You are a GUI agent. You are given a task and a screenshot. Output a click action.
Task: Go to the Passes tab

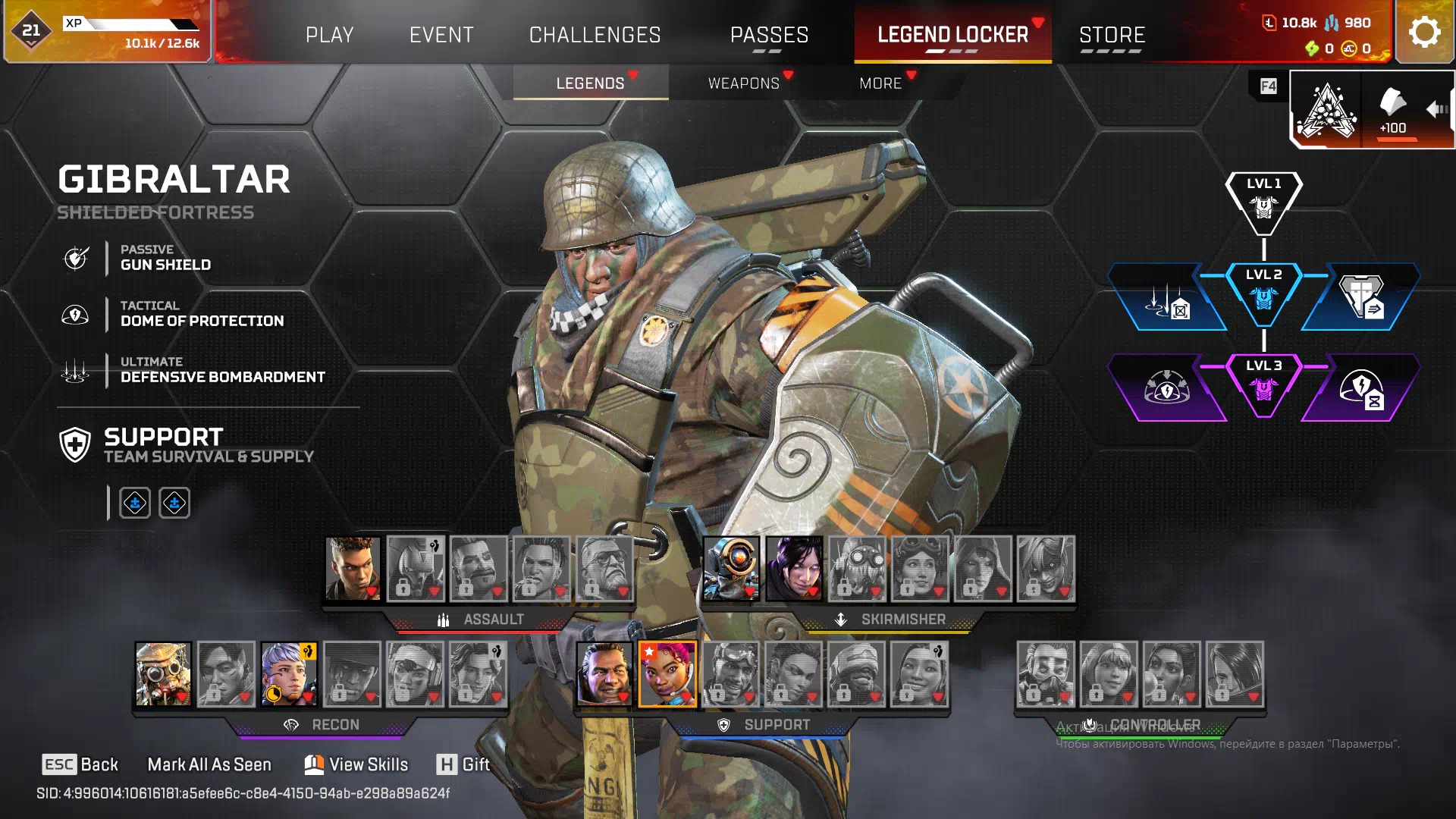769,35
